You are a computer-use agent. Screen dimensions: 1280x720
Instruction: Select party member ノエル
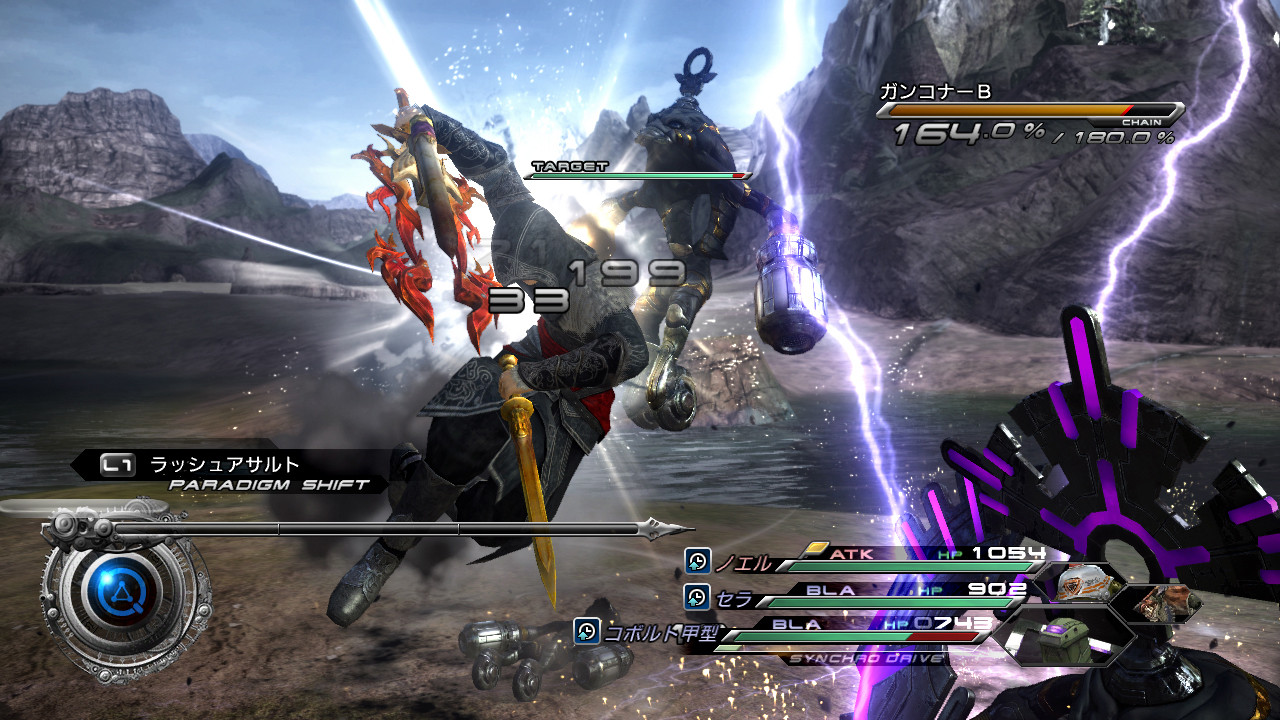tap(742, 564)
